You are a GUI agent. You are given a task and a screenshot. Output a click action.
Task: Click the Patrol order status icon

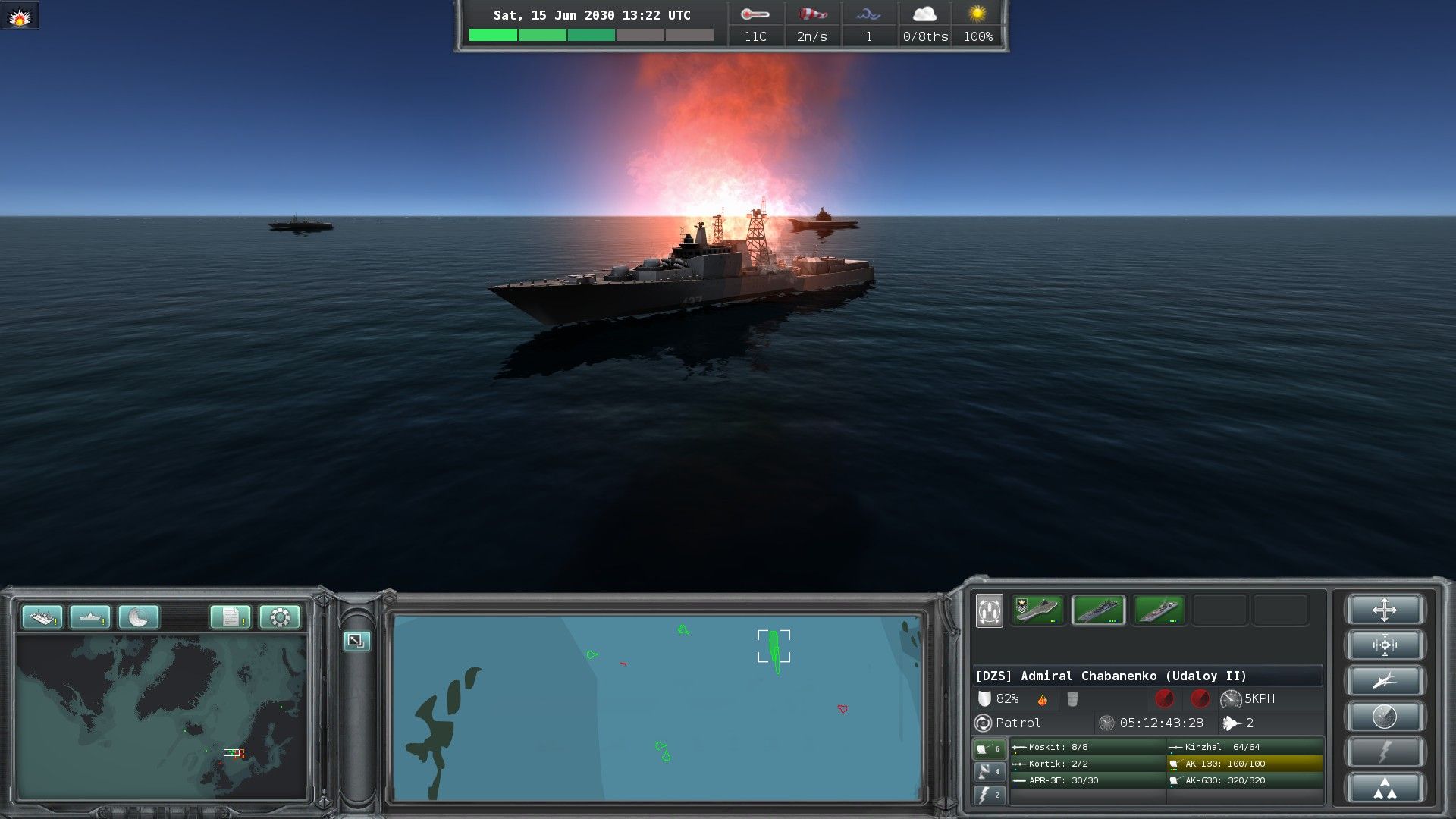(984, 723)
